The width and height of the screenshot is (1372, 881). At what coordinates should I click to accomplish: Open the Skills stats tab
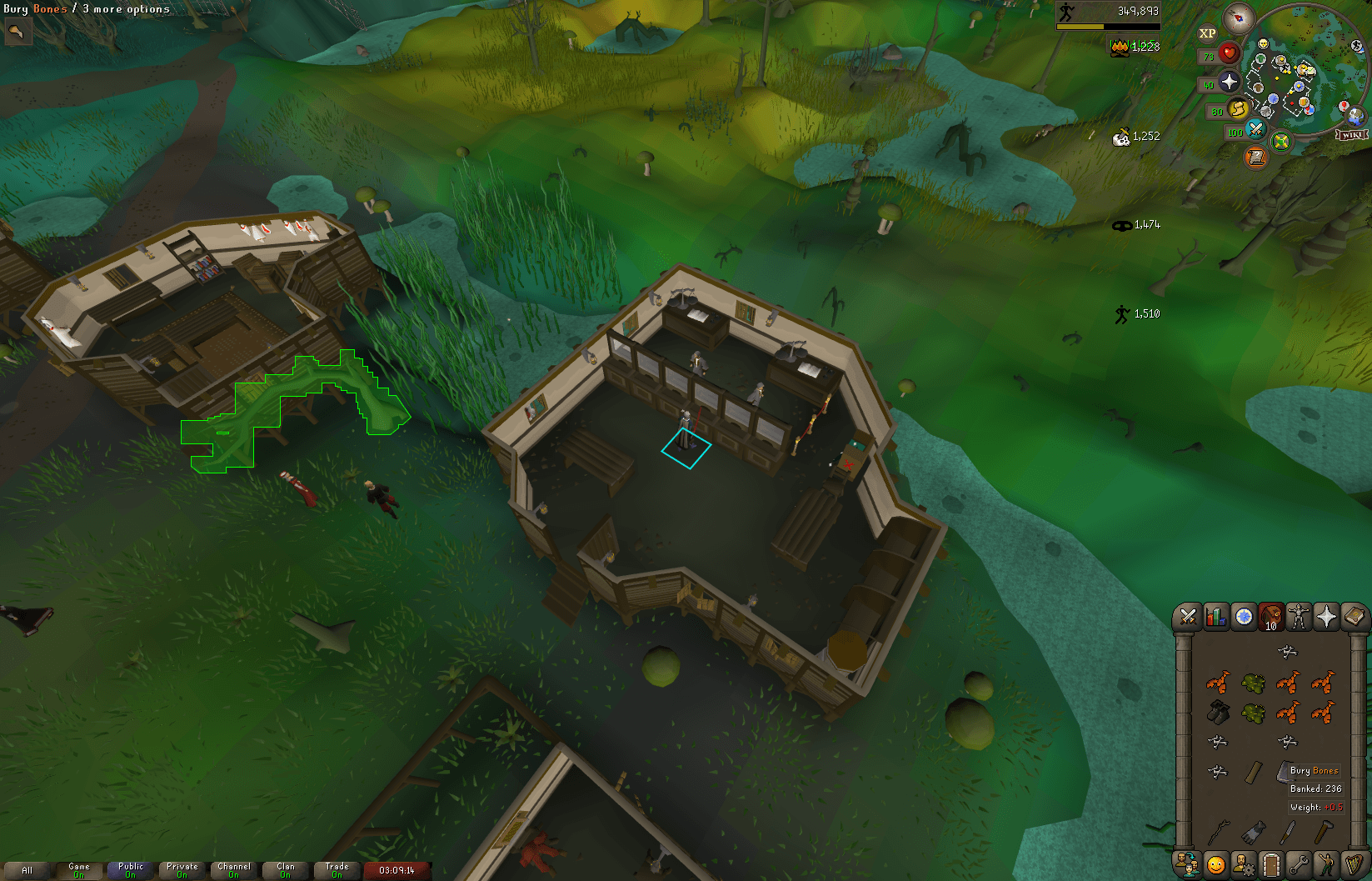point(1215,618)
